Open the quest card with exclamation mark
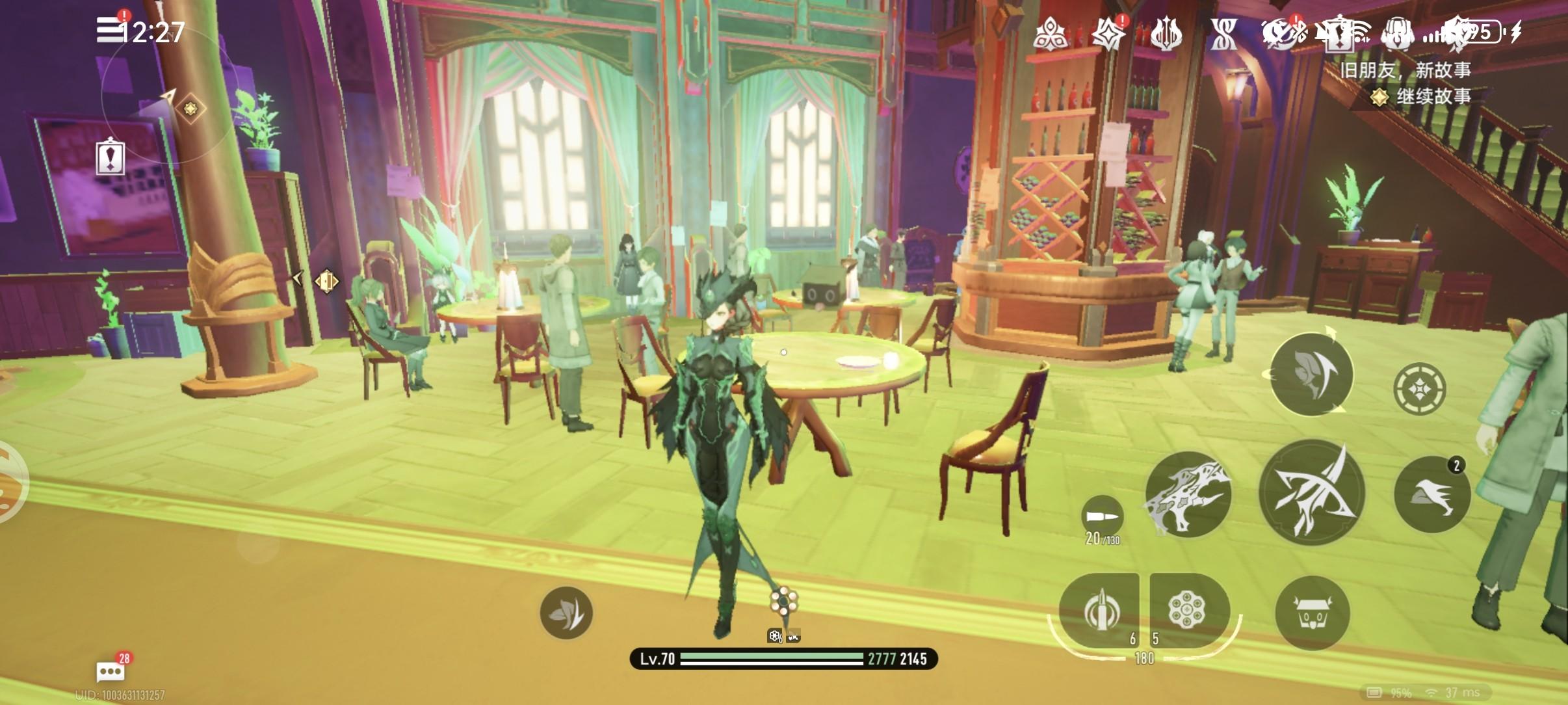 [110, 157]
